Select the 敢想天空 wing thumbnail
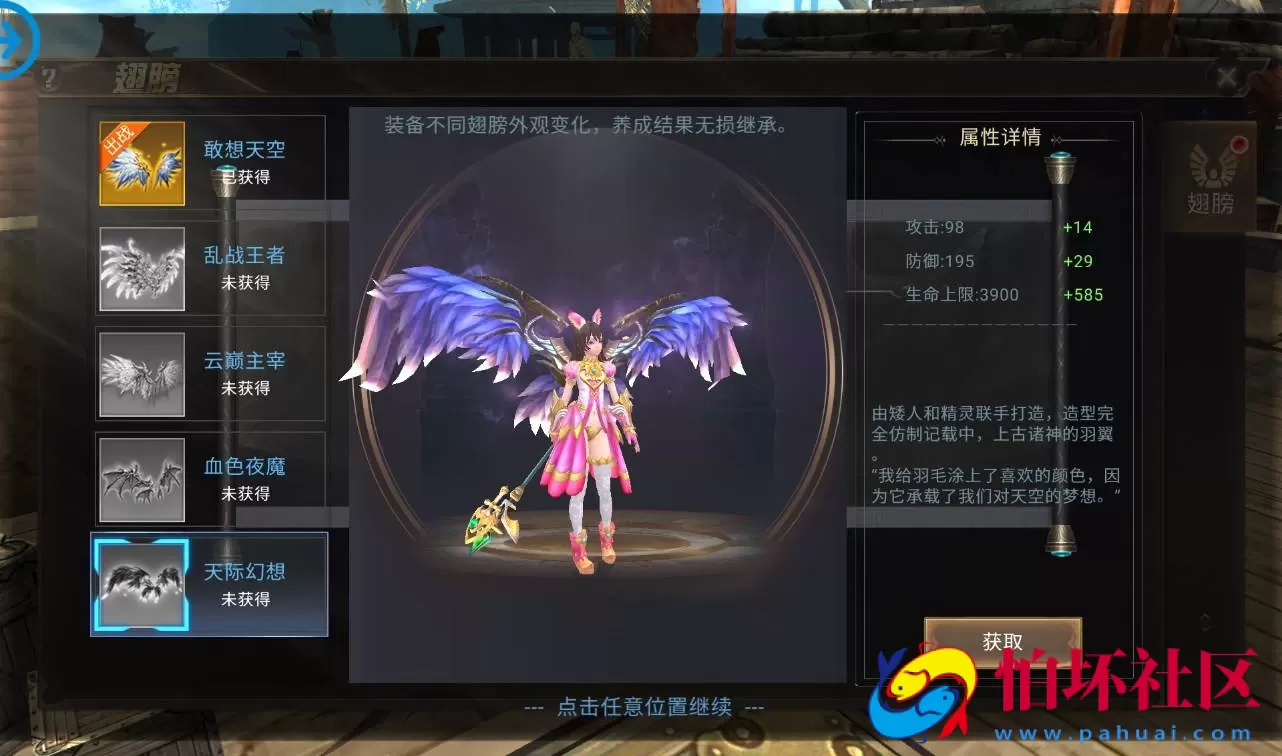This screenshot has width=1282, height=756. pyautogui.click(x=142, y=160)
